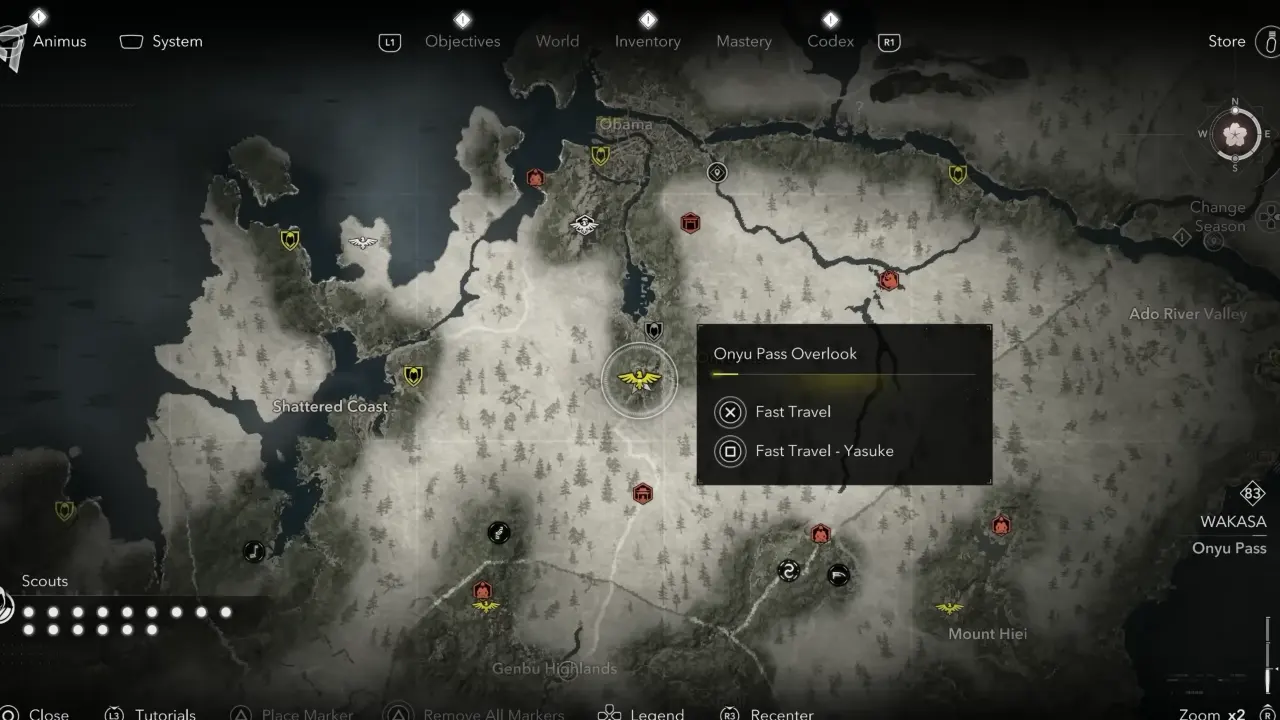Image resolution: width=1280 pixels, height=720 pixels.
Task: Go to the Mastery tab
Action: point(743,41)
